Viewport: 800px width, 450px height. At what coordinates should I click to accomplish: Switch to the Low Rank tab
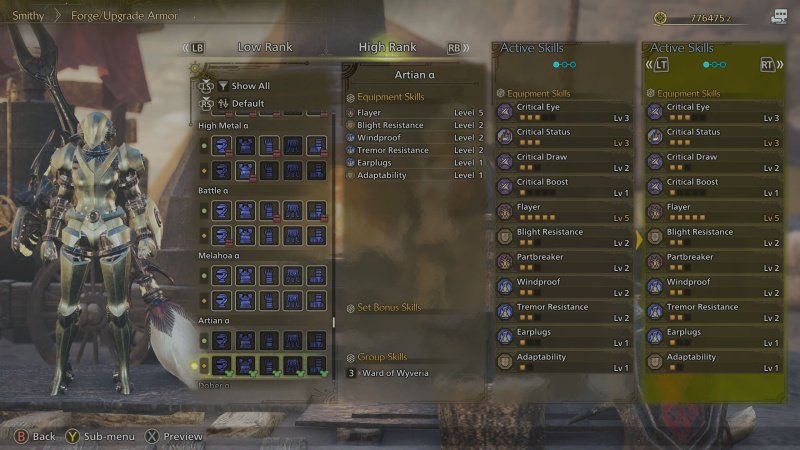tap(263, 47)
